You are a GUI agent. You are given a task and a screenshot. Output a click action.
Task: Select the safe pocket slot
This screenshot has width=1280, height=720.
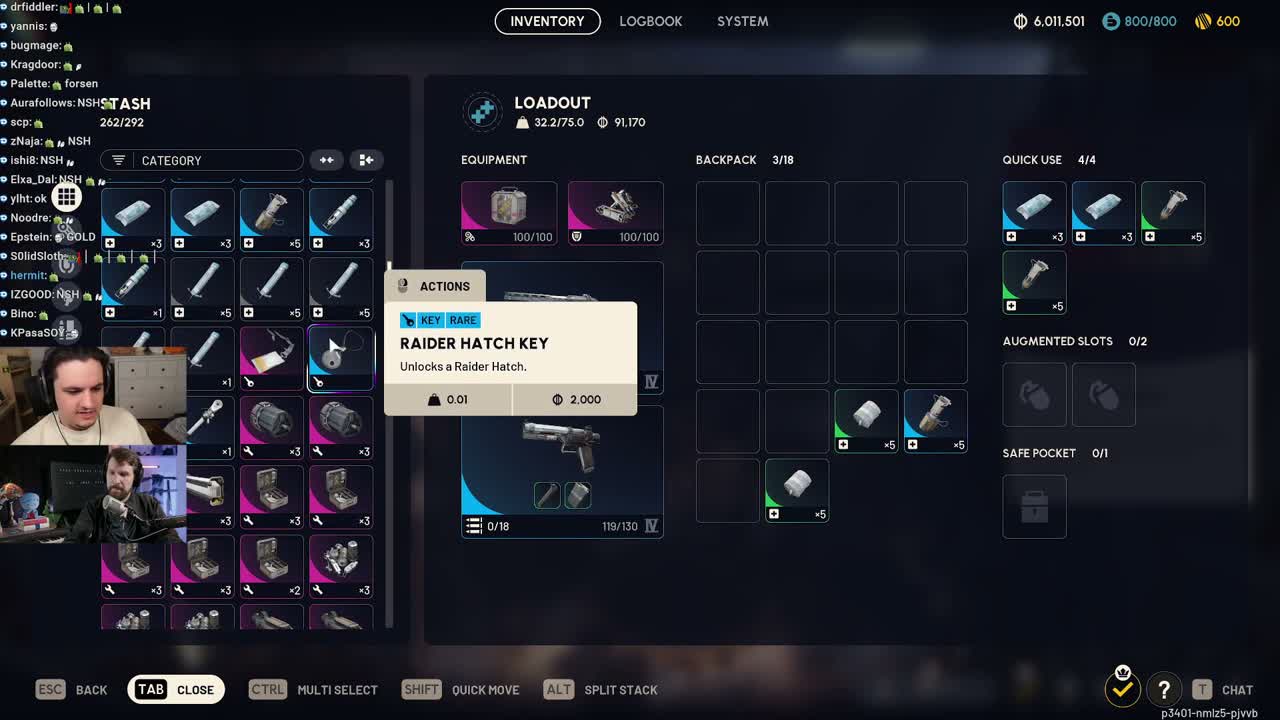pos(1034,506)
